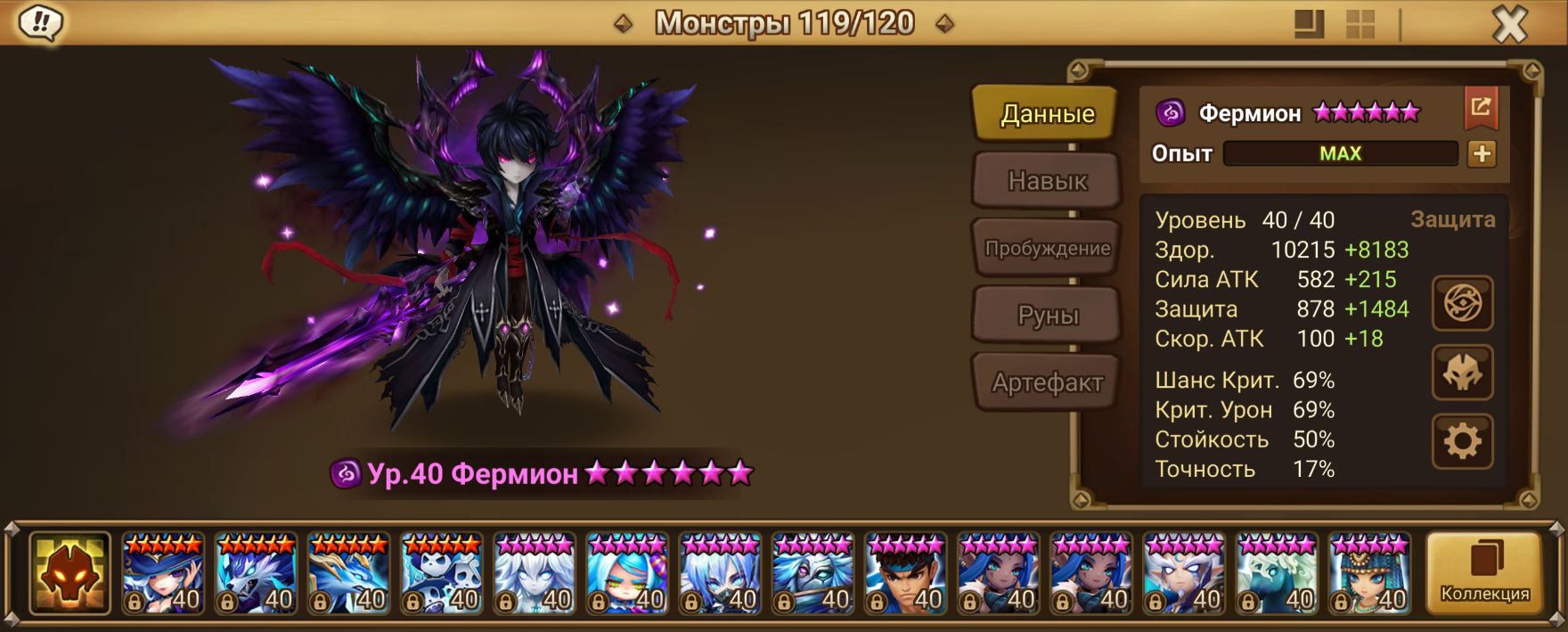Choose the blue wolf monster thumbnail
Screen dimensions: 1568x632
coord(256,573)
